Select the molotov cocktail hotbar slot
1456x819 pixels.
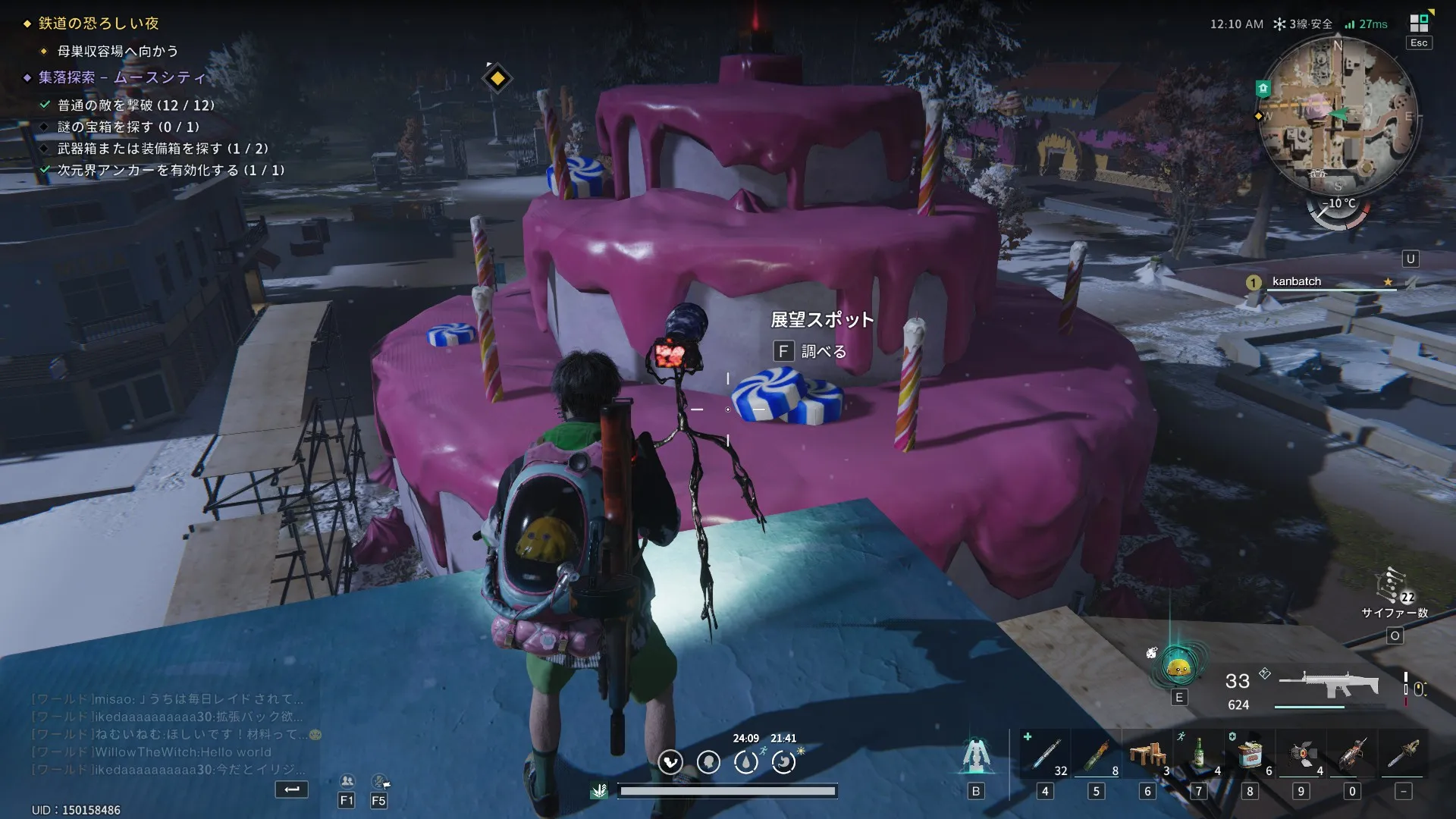click(1096, 756)
